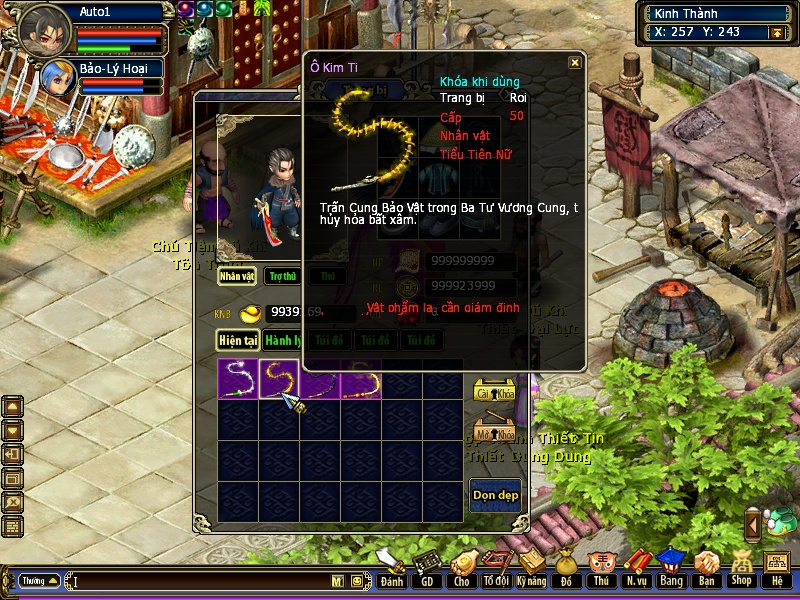Screen dimensions: 800x600
Task: Switch to the Nhân vật tab
Action: [238, 276]
